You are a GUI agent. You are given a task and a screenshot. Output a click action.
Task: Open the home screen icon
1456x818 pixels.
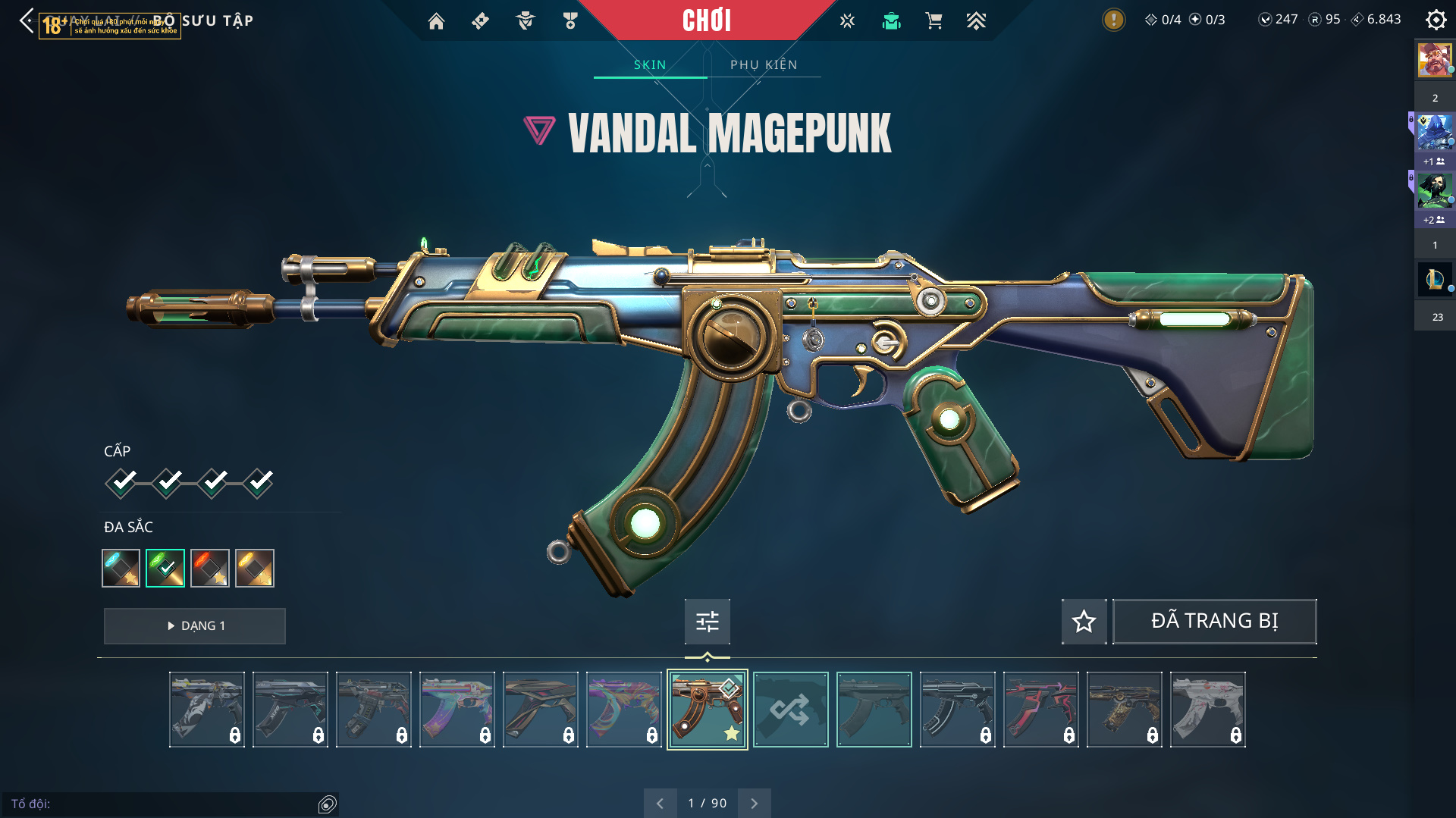point(436,21)
